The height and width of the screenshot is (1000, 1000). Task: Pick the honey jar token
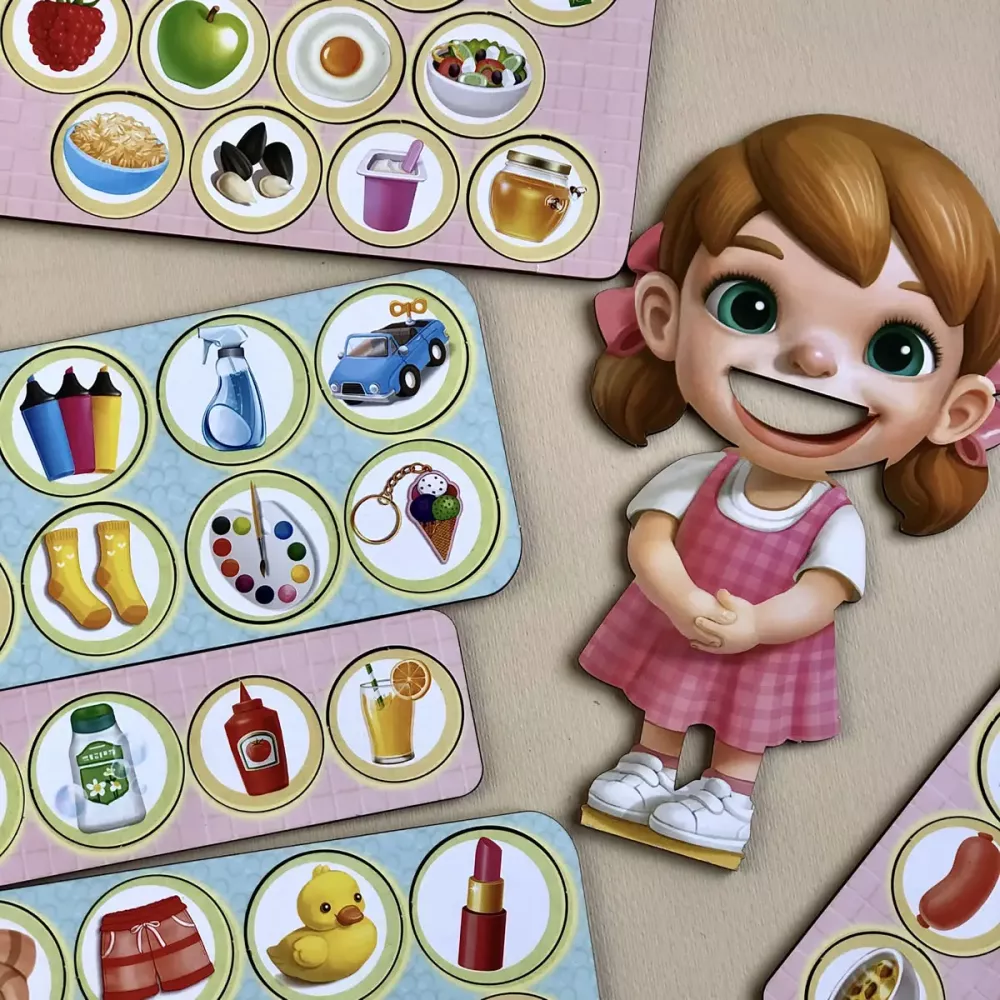click(532, 196)
